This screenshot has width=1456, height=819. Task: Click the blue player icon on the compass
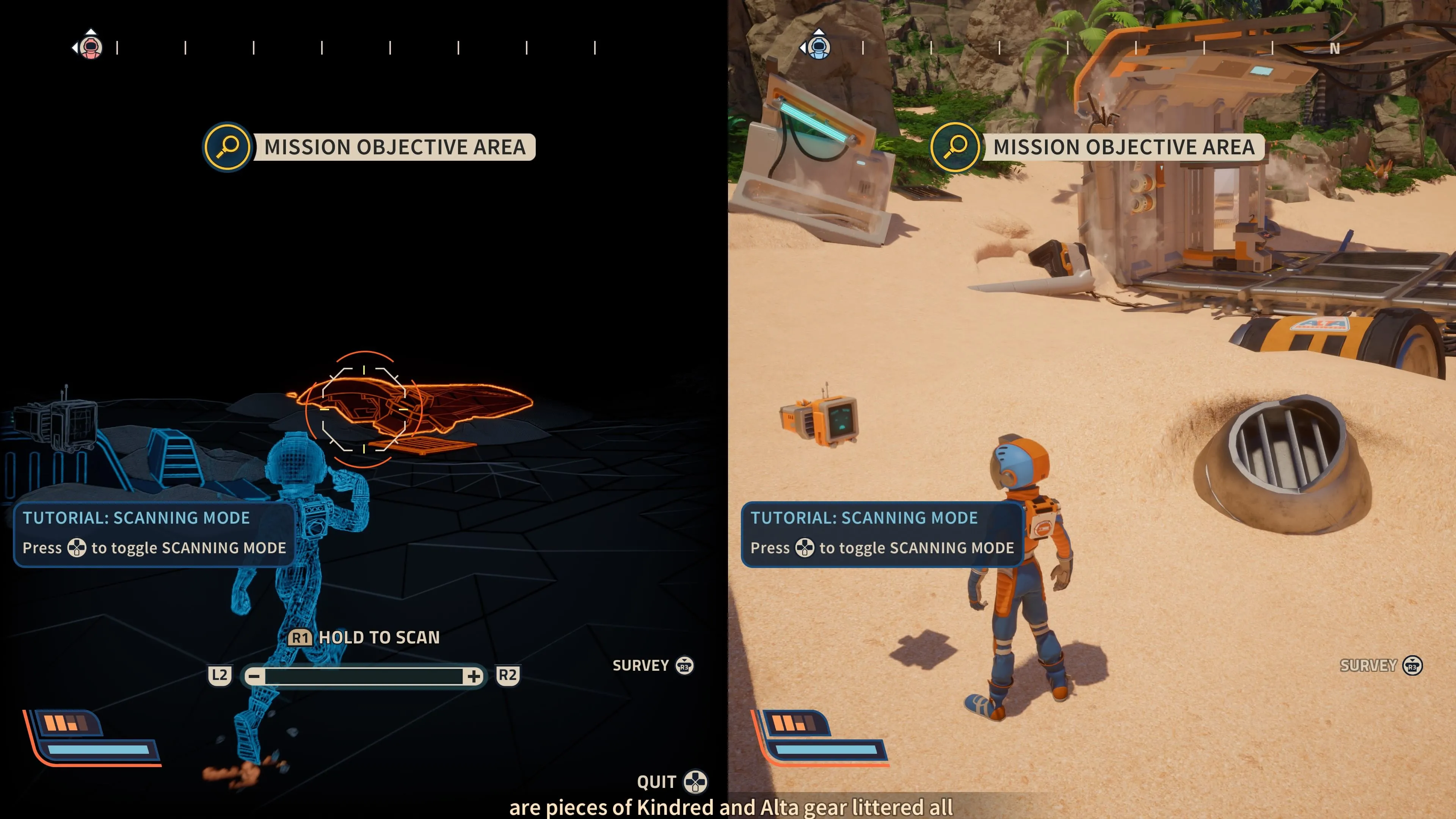click(819, 47)
